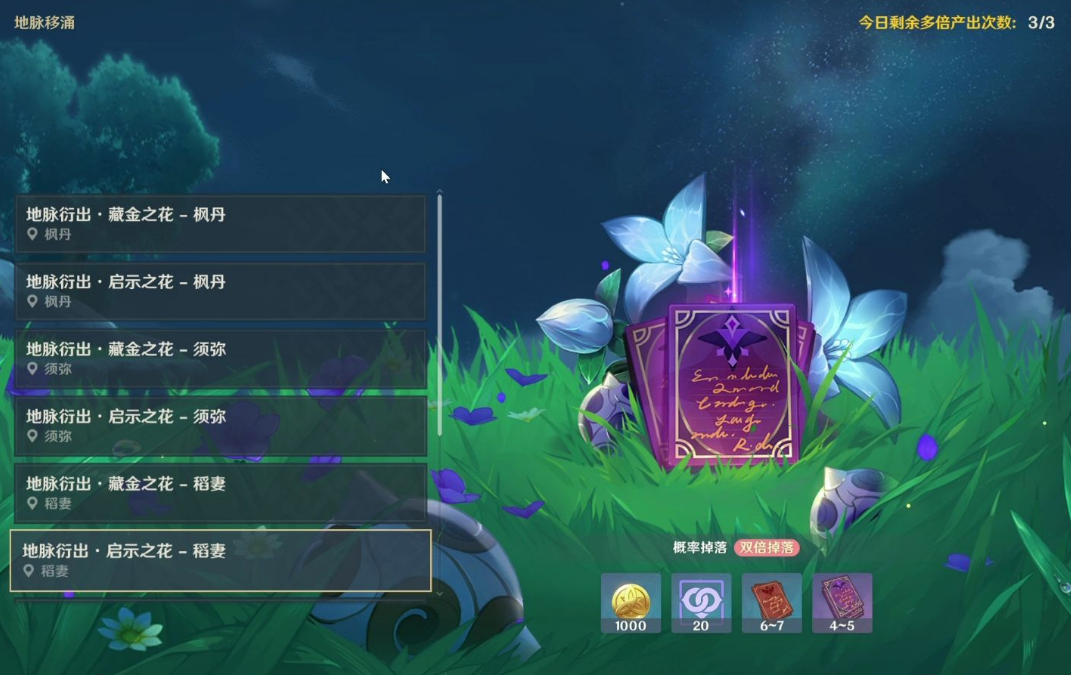
Task: Click the ley line list scrollbar
Action: click(440, 315)
